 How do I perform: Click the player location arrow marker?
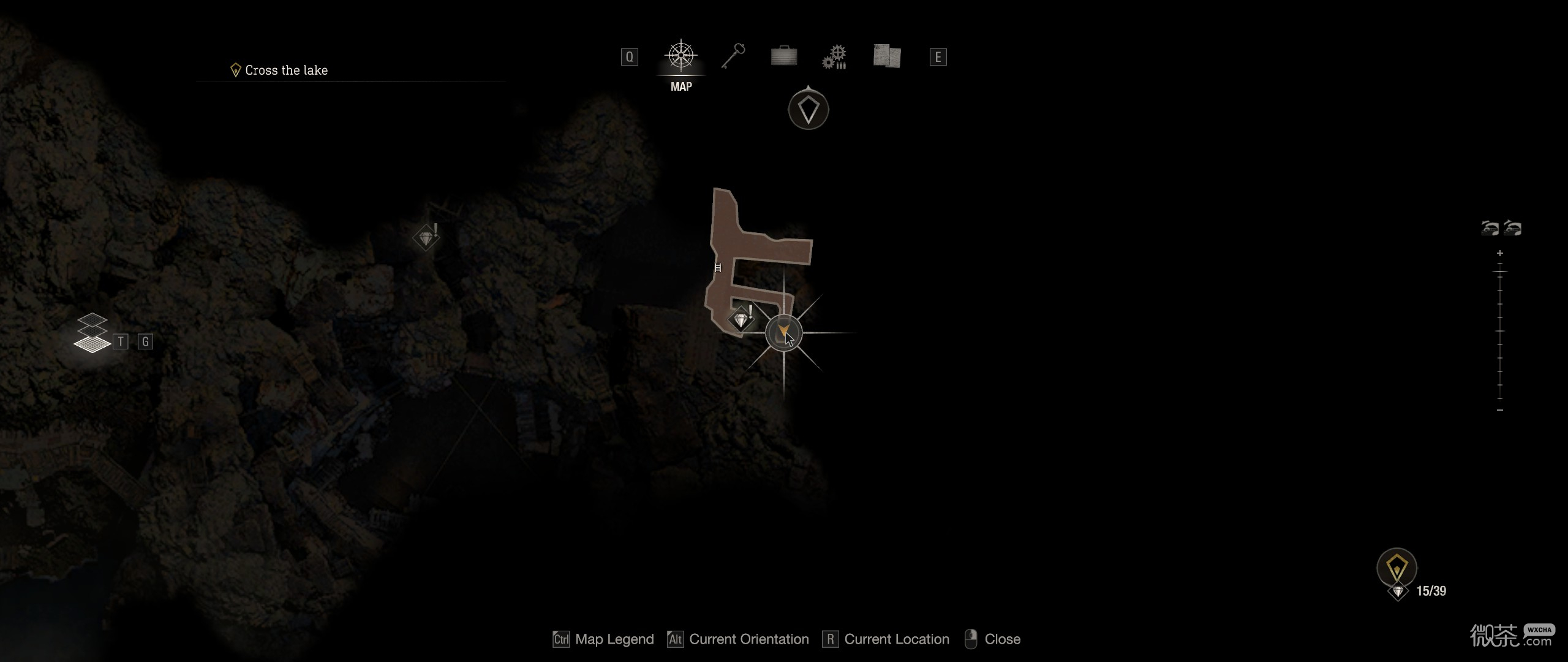(x=783, y=333)
